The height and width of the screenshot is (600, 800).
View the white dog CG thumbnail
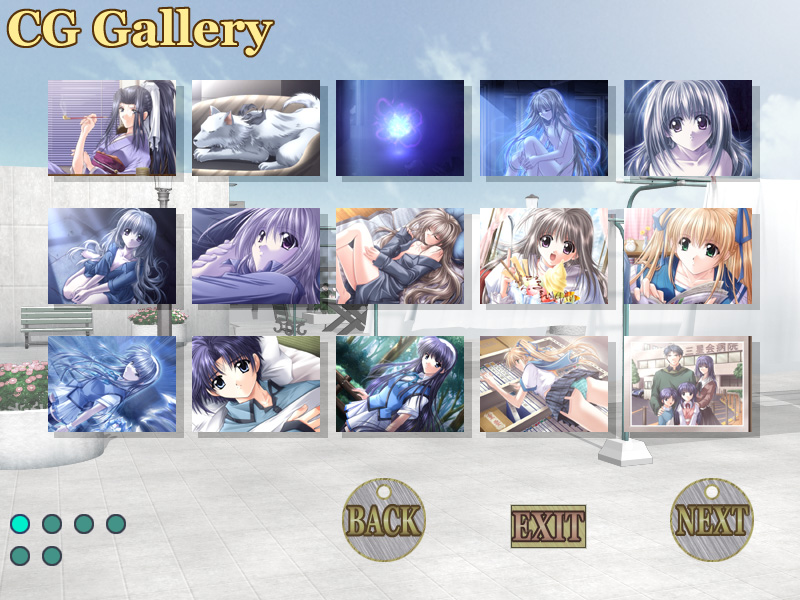click(256, 128)
